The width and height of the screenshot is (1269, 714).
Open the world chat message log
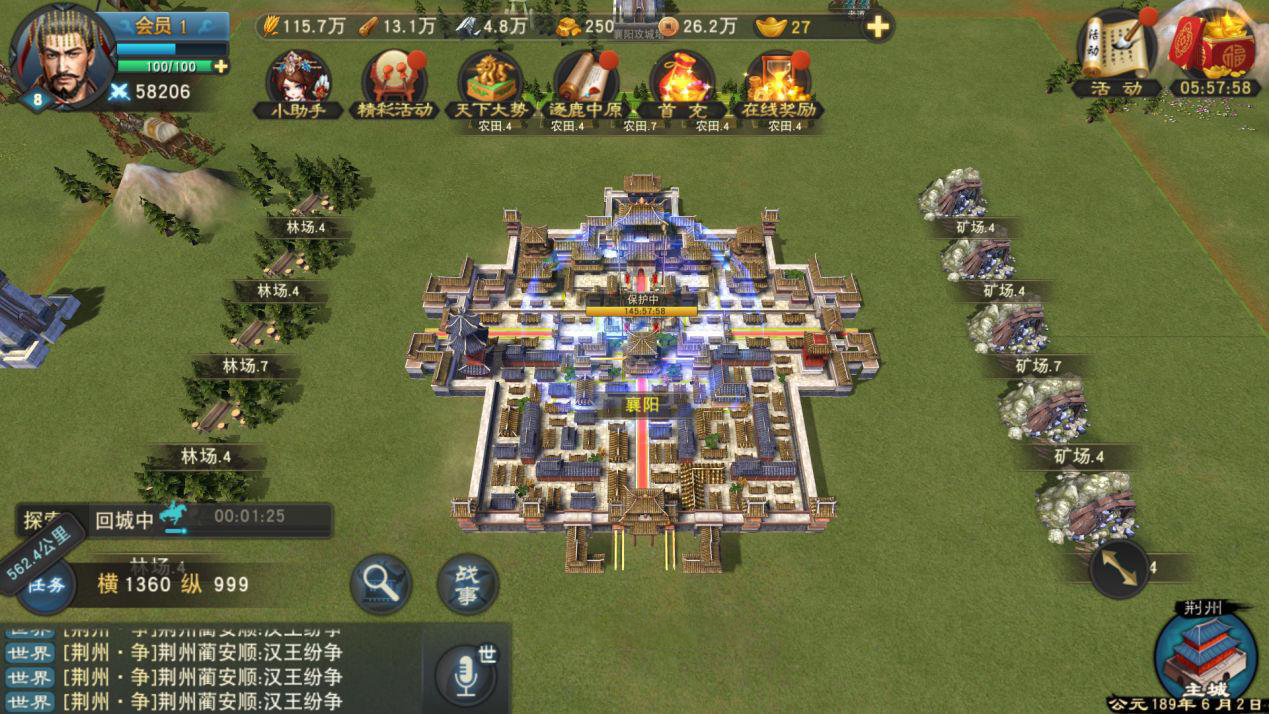coord(200,668)
